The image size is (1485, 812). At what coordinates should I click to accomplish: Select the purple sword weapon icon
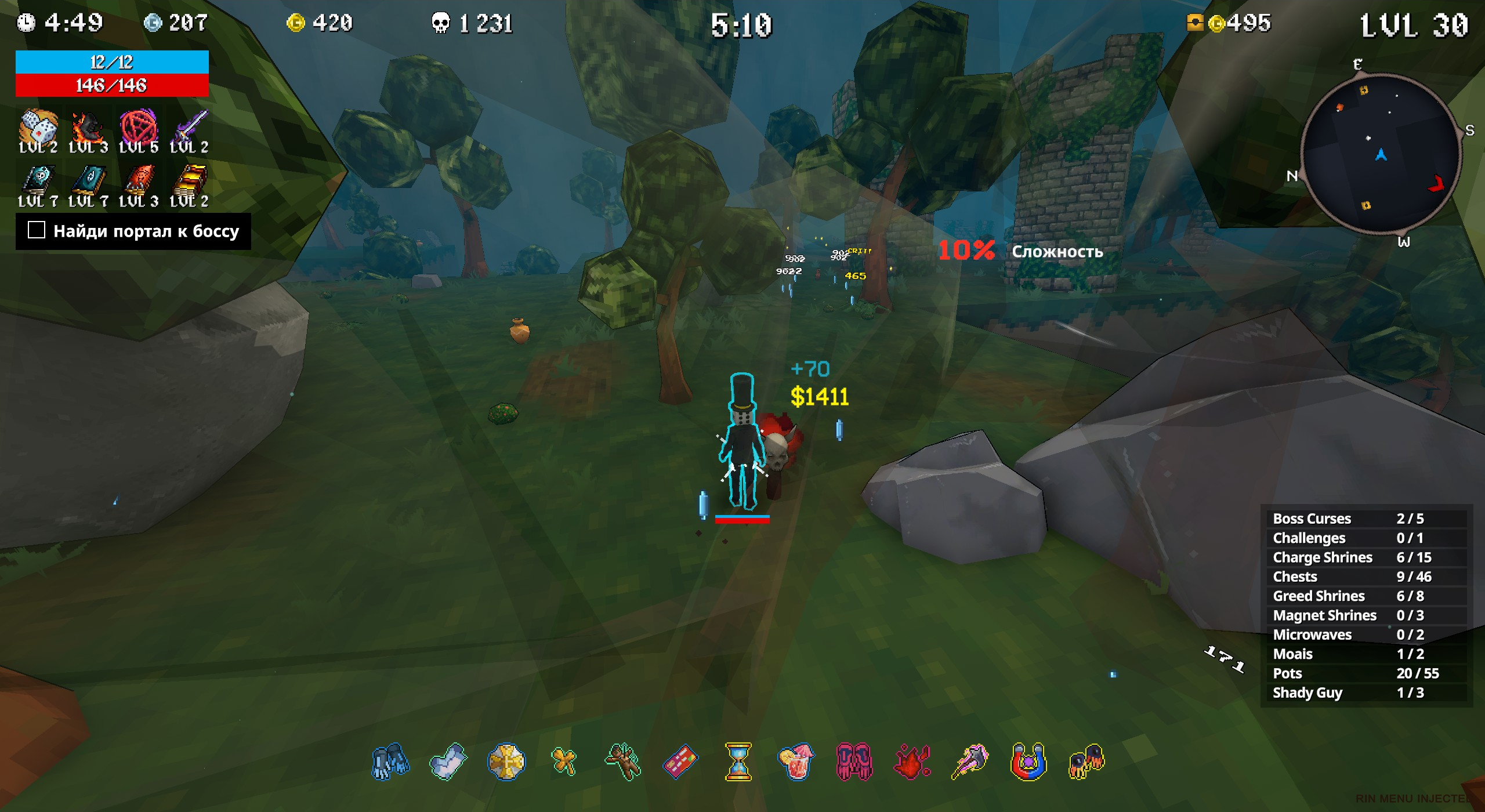point(189,126)
